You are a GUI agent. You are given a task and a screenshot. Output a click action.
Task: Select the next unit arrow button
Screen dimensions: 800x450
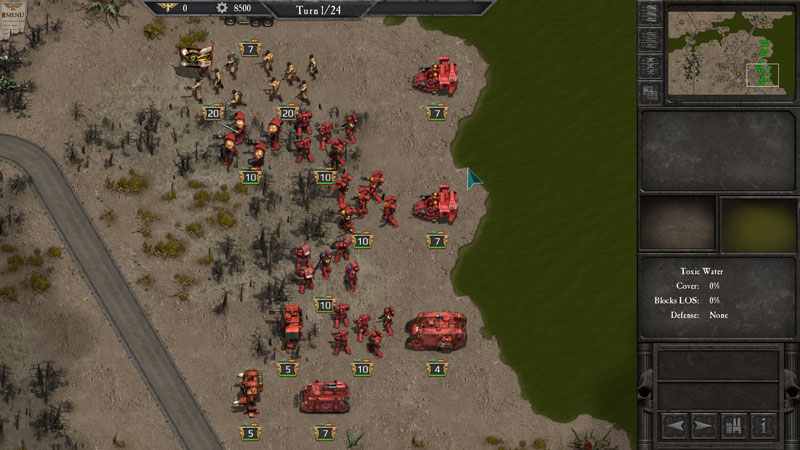coord(704,425)
